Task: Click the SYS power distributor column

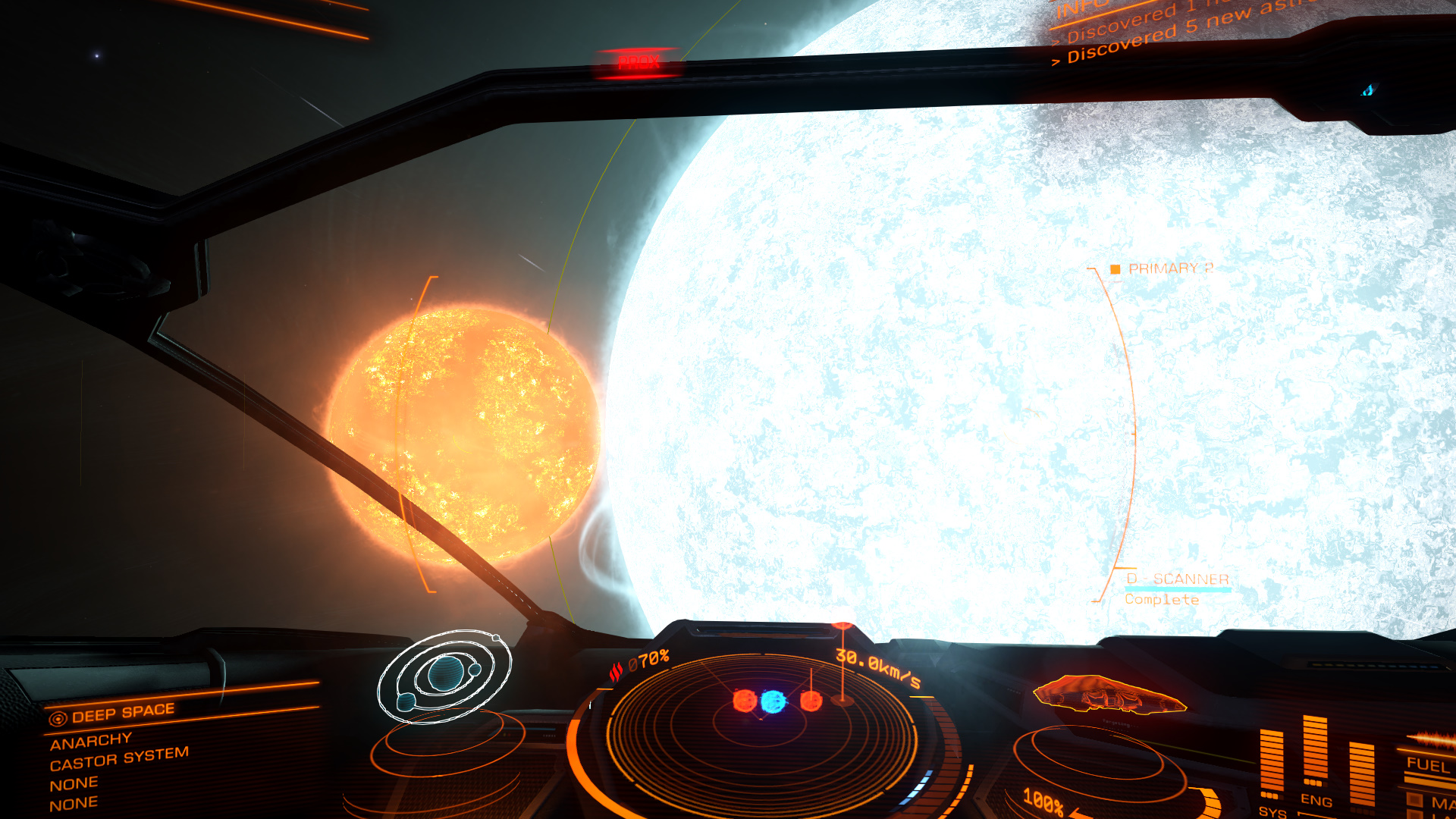Action: [1271, 762]
